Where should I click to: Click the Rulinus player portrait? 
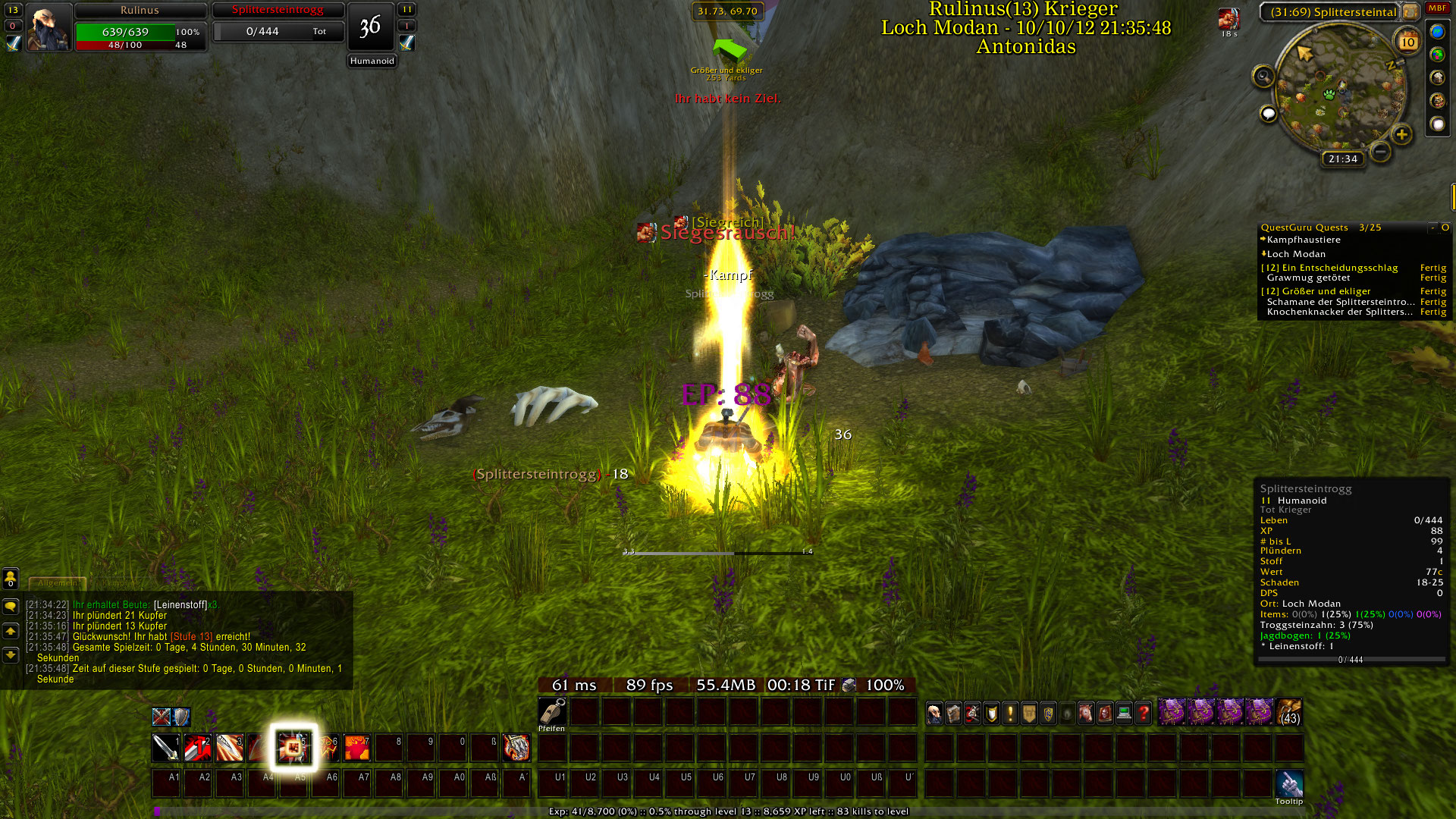[x=49, y=27]
